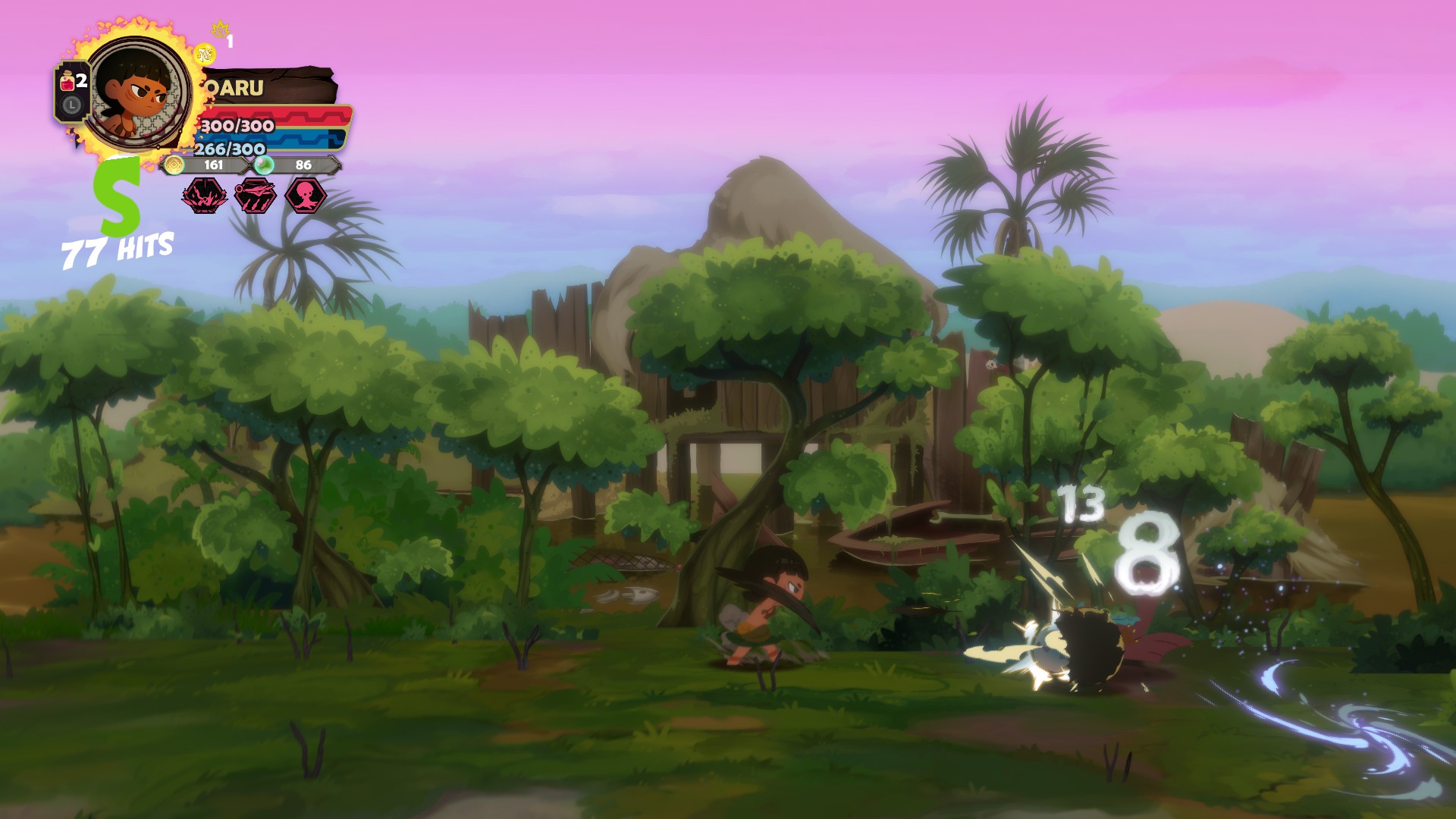The image size is (1456, 819).
Task: Click the 77 HITS combo counter
Action: (118, 246)
